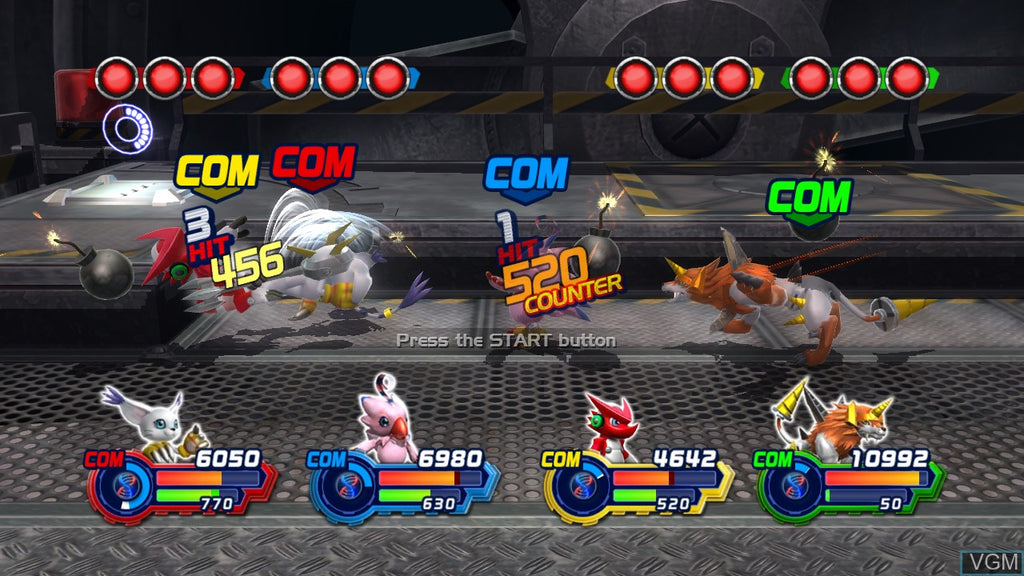Click the DNA helix icon in the yellow panel

[x=584, y=487]
